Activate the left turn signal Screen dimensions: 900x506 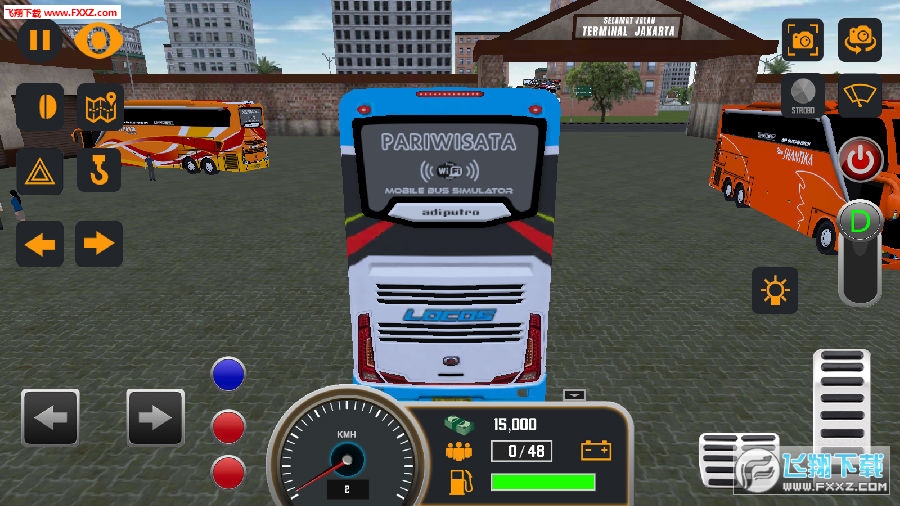(40, 243)
